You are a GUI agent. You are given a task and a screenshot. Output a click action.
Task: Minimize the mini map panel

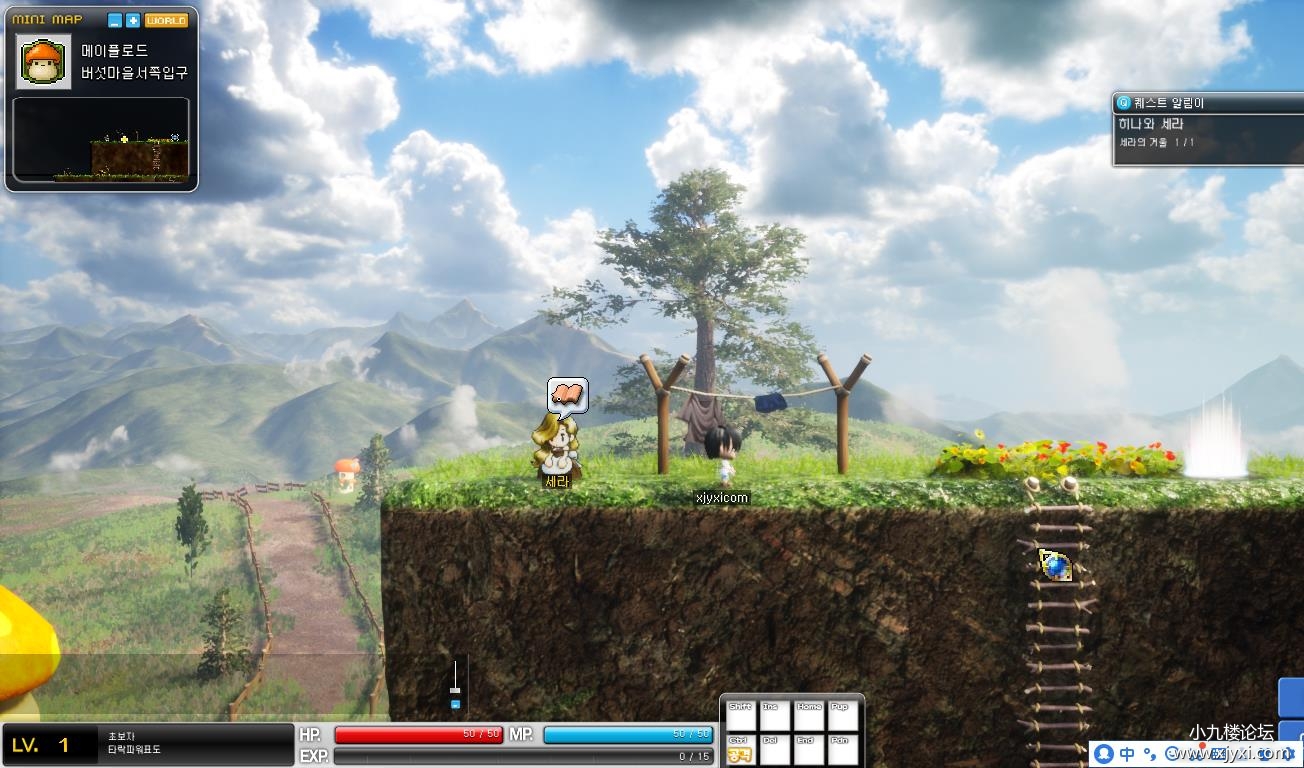tap(115, 20)
